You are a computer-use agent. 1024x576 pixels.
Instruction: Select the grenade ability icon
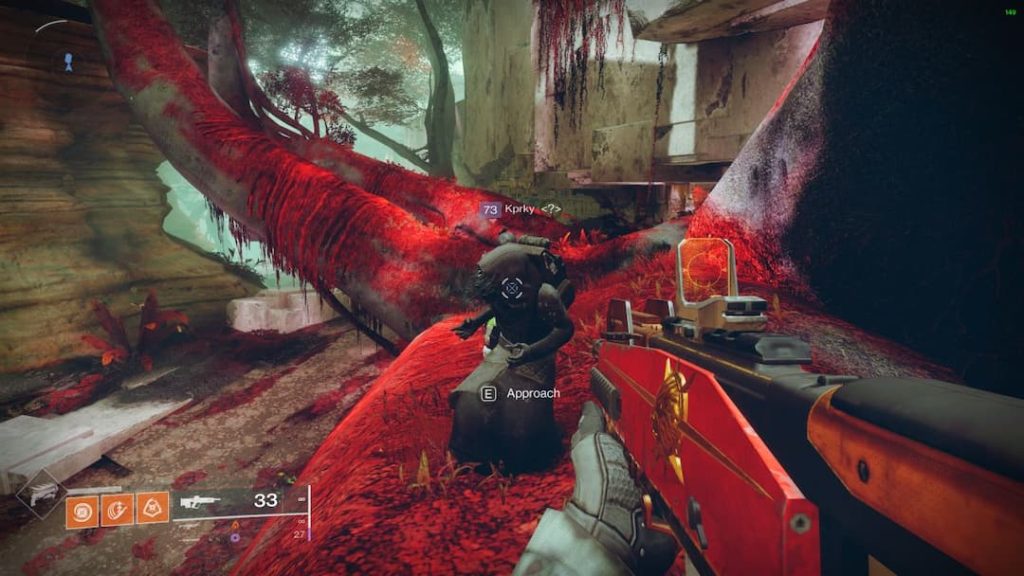(x=82, y=511)
